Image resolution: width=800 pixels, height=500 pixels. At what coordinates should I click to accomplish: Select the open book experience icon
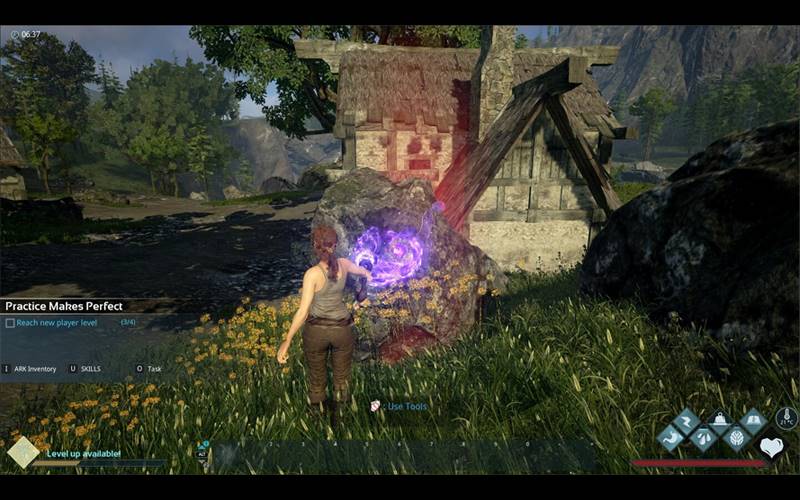pos(753,421)
